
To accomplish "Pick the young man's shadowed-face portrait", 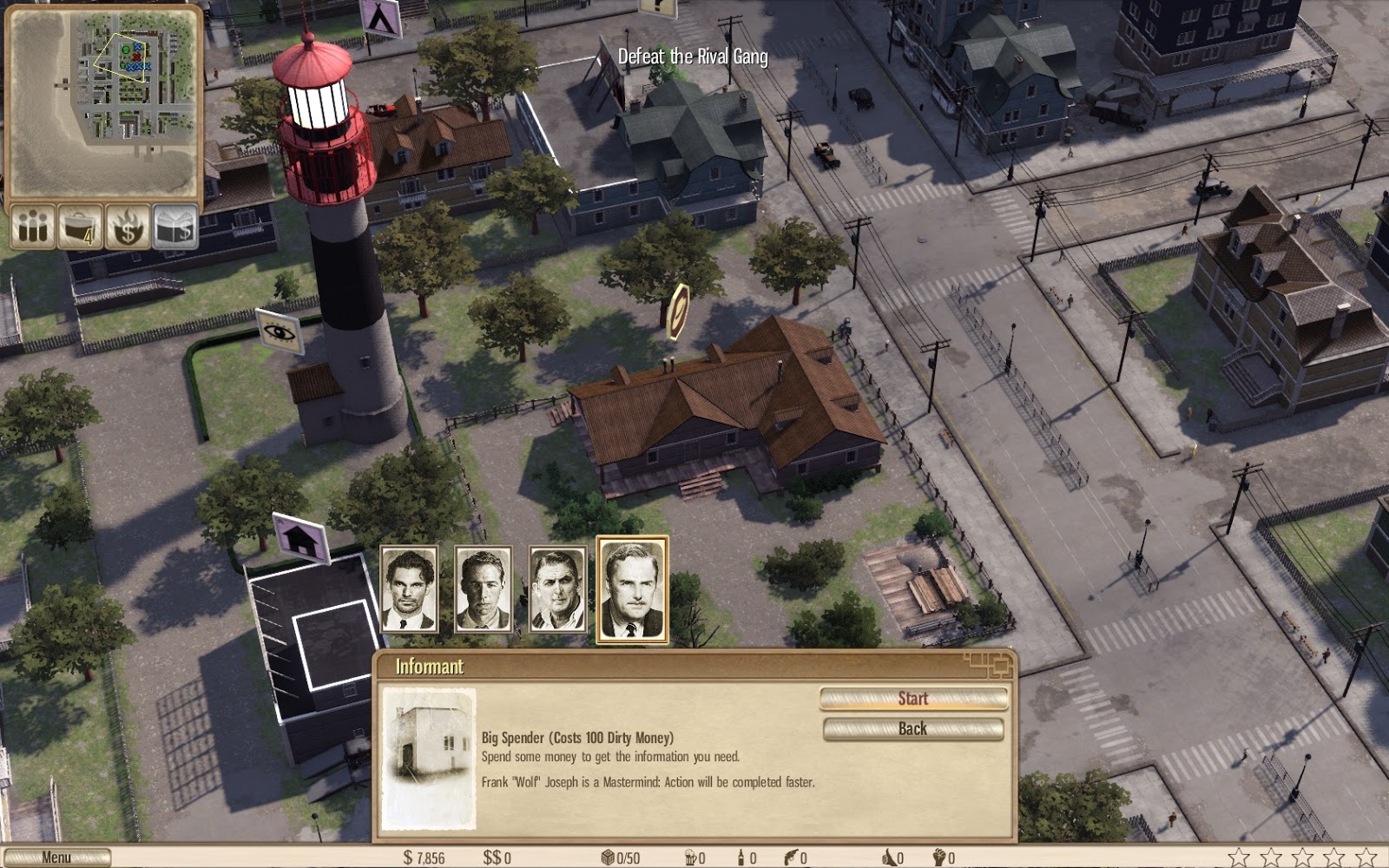I will coord(484,590).
